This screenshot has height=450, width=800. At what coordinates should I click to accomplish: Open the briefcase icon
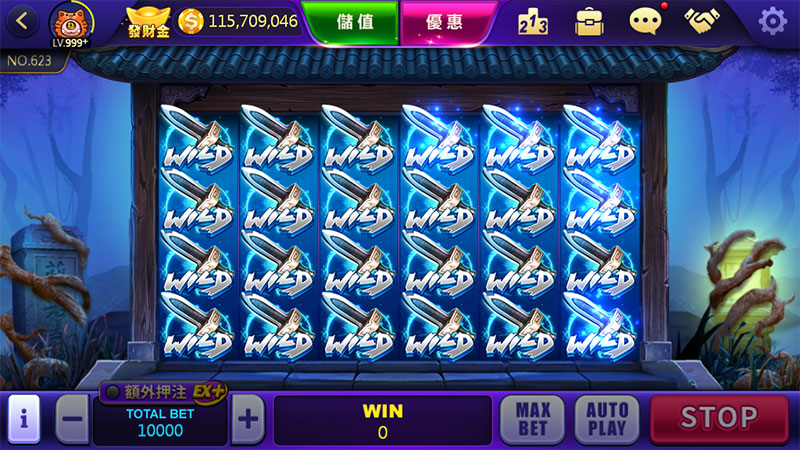[x=589, y=21]
